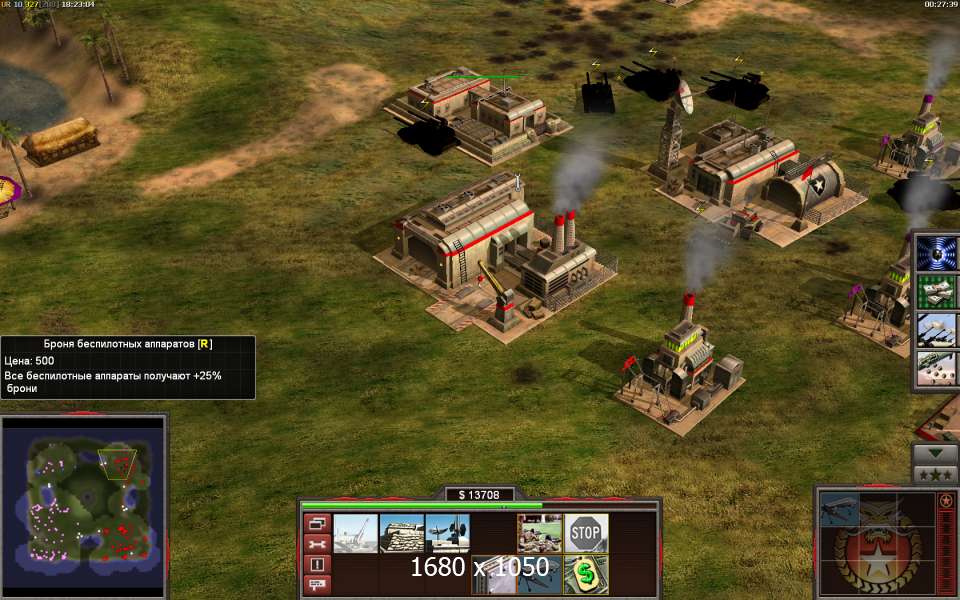This screenshot has width=960, height=600.
Task: Select the aircraft portrait in unit panel
Action: pyautogui.click(x=838, y=509)
